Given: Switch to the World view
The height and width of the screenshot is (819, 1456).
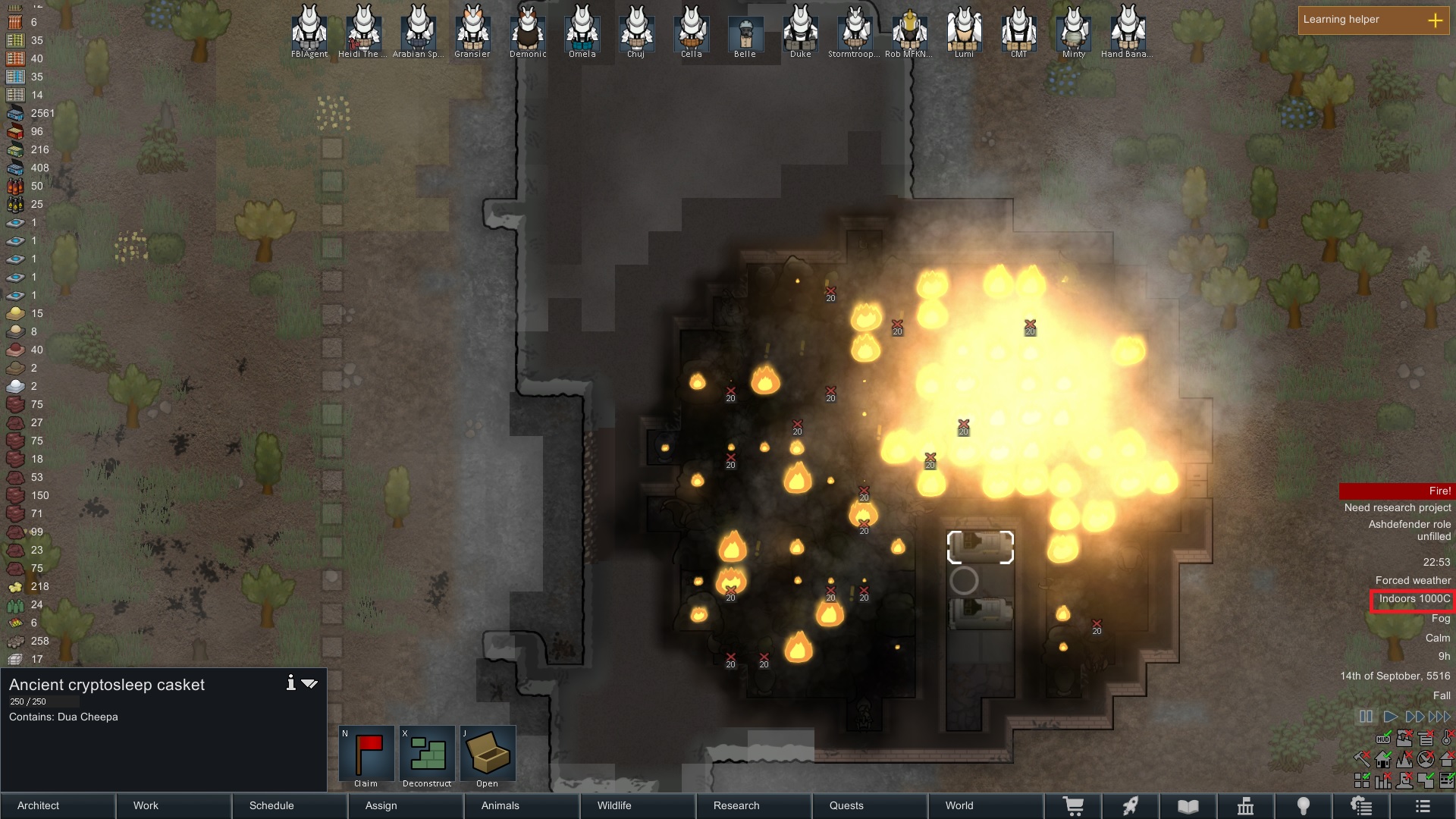Looking at the screenshot, I should (959, 805).
